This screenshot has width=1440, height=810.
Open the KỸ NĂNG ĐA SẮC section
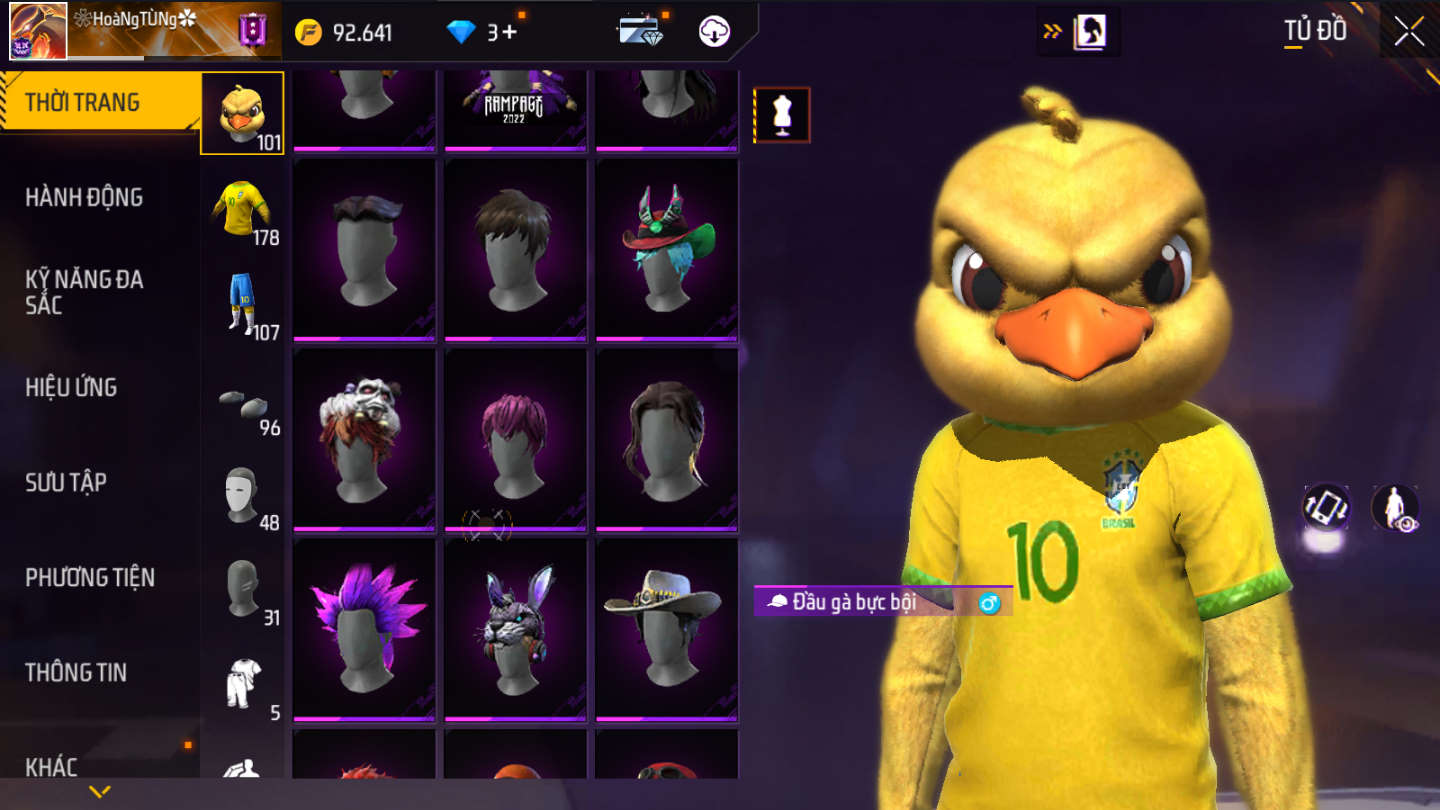click(x=84, y=292)
